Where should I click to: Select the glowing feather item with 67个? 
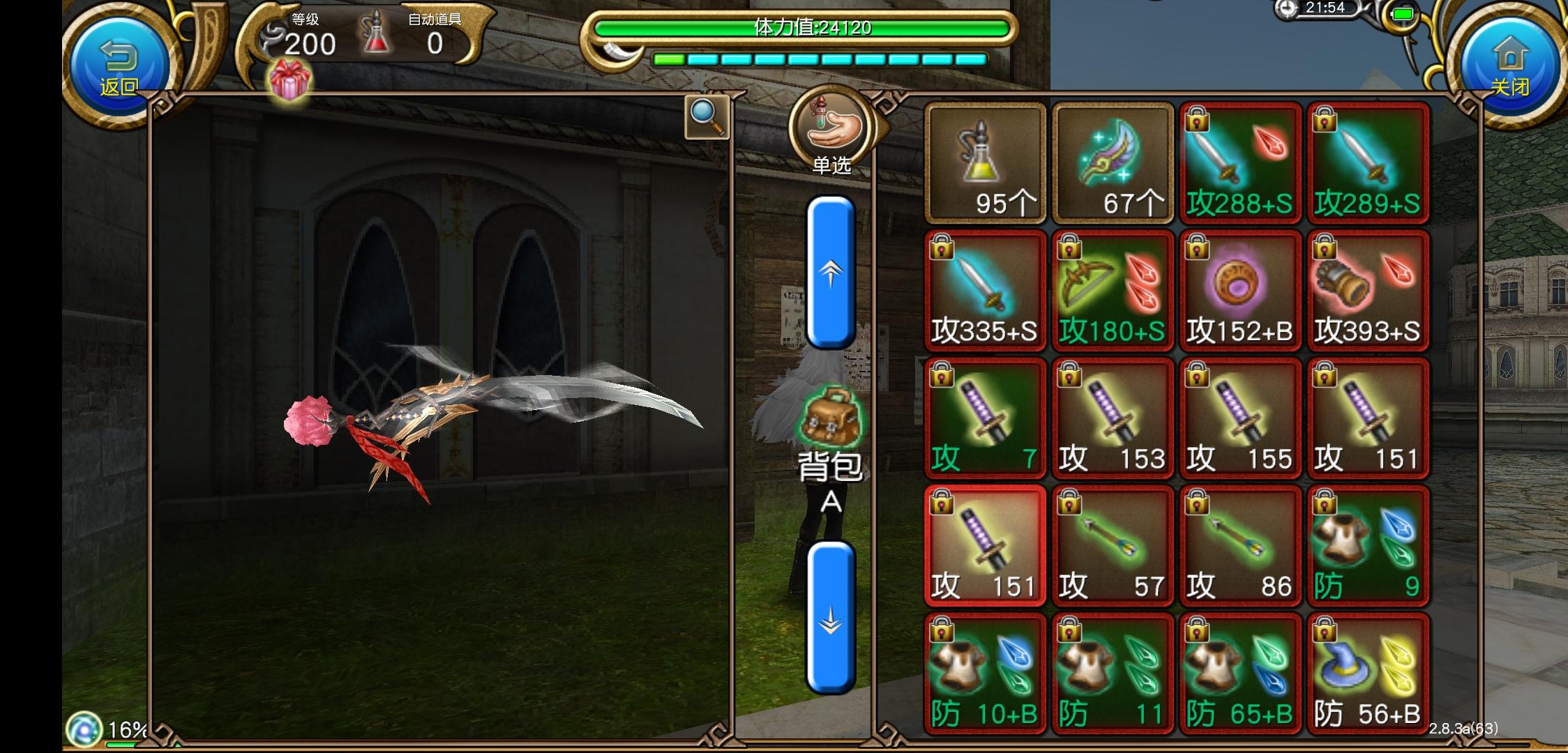(1113, 160)
